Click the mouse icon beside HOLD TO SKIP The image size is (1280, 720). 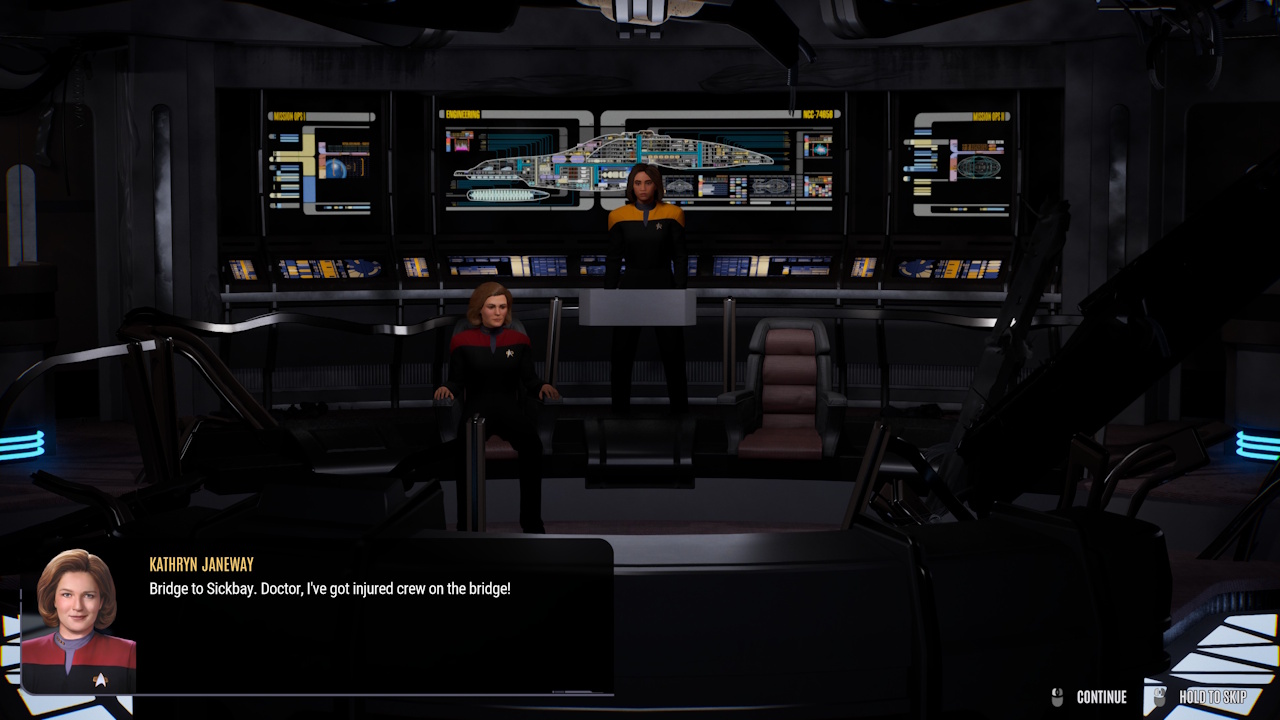(1160, 697)
